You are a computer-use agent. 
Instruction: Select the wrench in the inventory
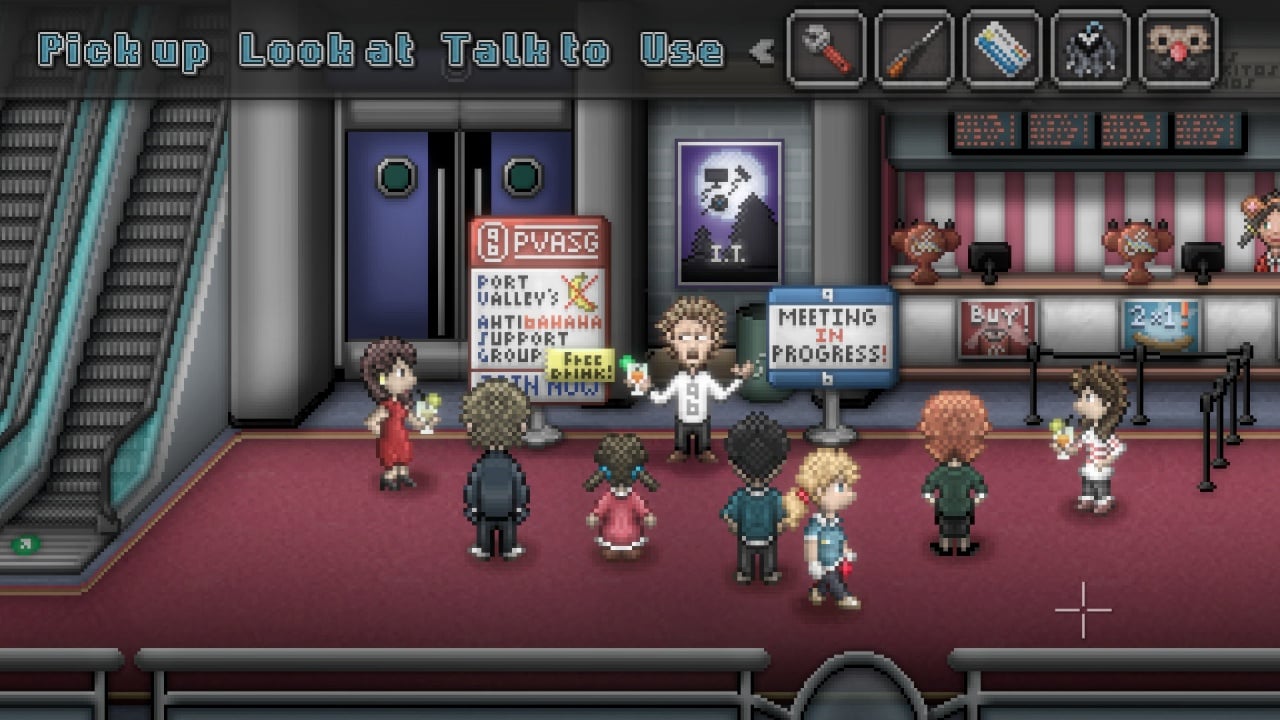point(826,49)
